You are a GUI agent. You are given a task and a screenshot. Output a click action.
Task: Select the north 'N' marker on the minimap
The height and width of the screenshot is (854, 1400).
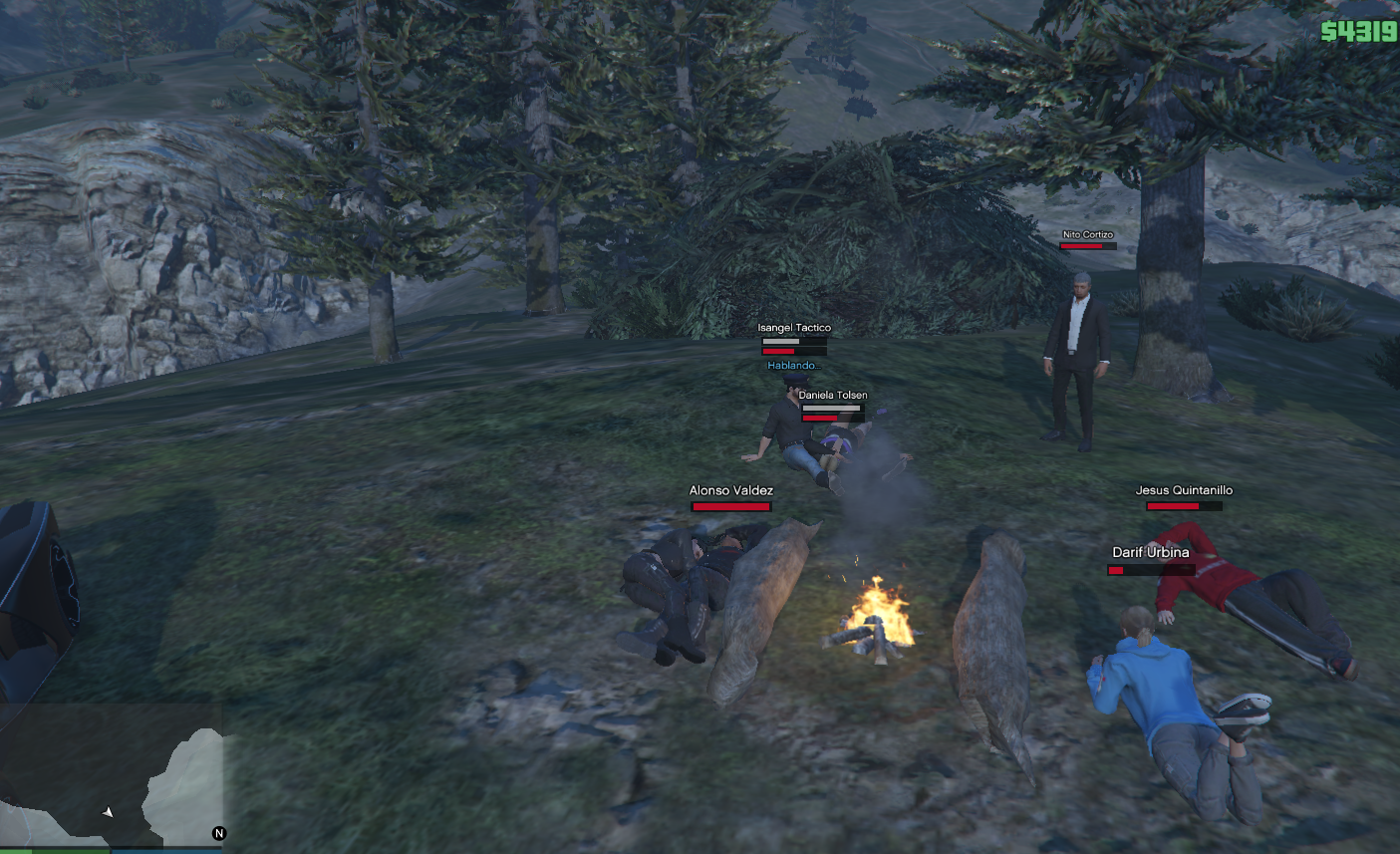[x=219, y=833]
